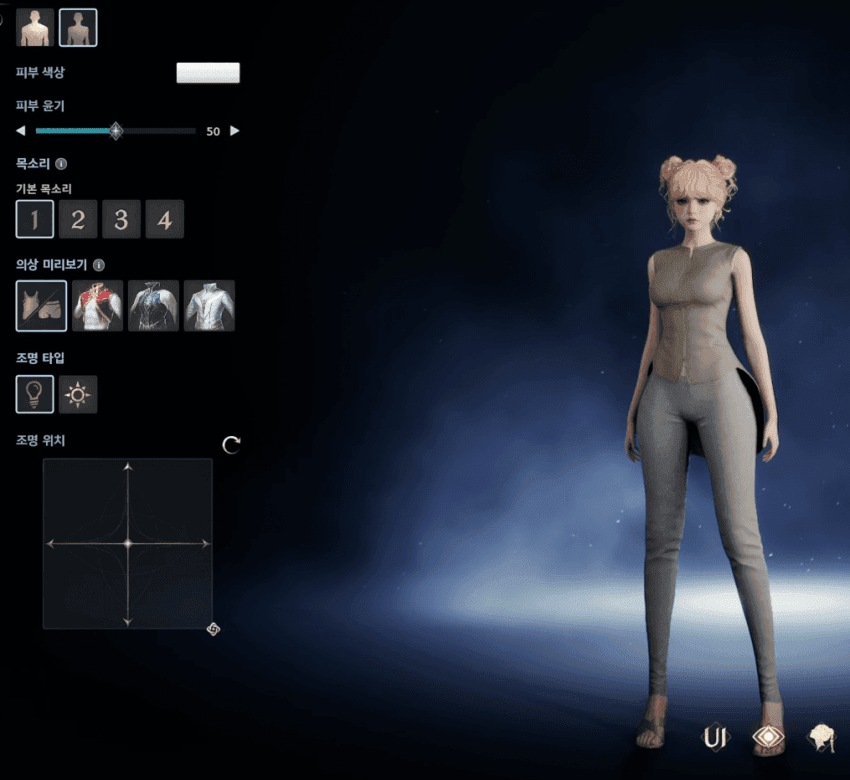
Task: Click the ponytail hair icon
Action: (822, 738)
